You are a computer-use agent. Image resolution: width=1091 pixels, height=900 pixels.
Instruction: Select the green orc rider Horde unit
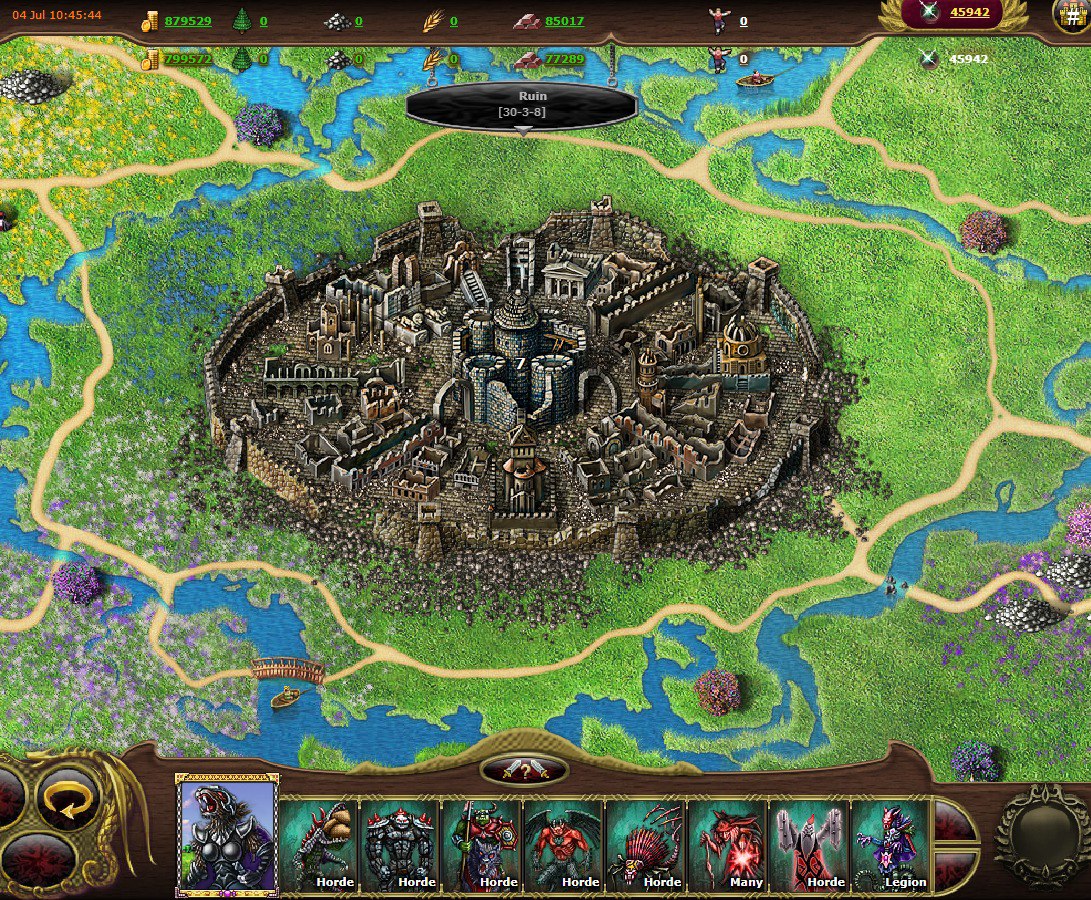(482, 844)
